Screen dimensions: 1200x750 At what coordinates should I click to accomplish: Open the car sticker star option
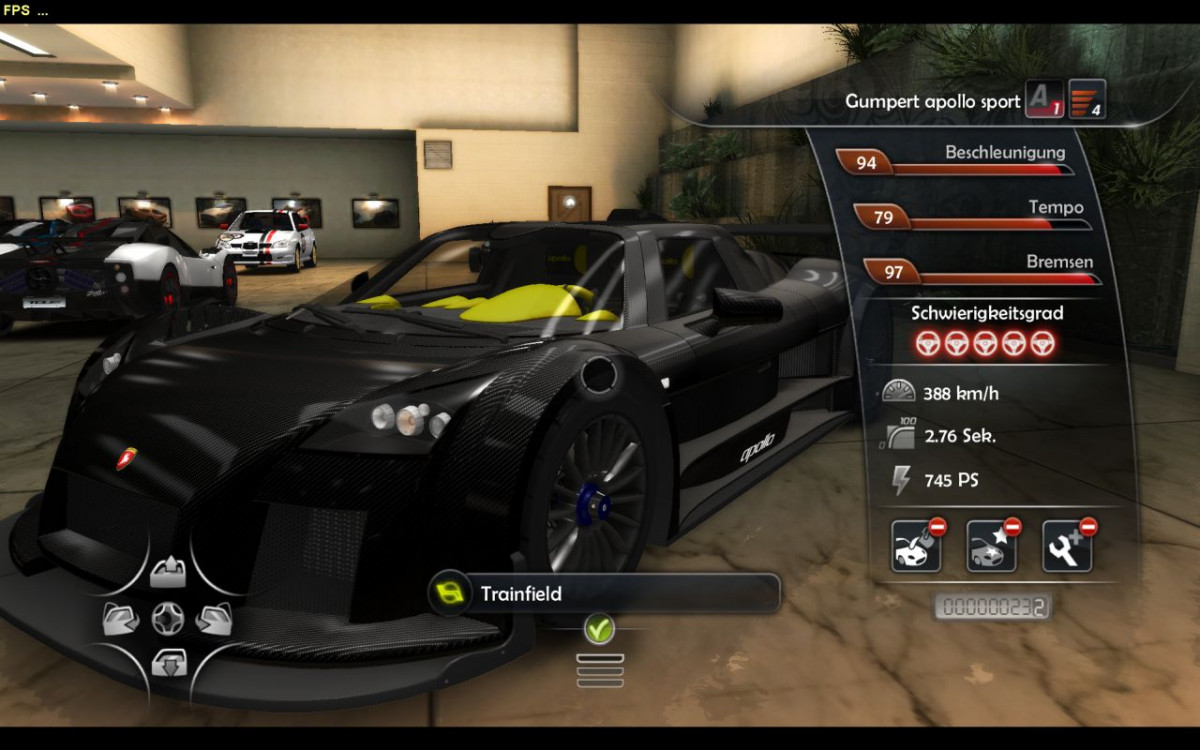991,546
